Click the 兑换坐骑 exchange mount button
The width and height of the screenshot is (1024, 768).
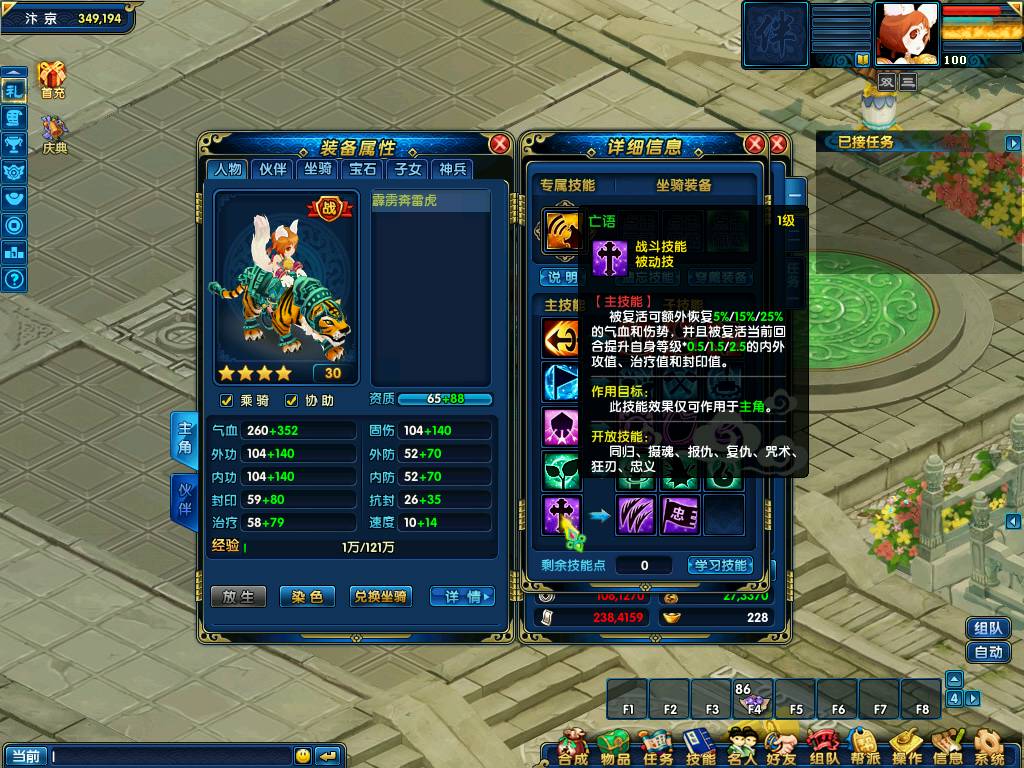pos(380,596)
